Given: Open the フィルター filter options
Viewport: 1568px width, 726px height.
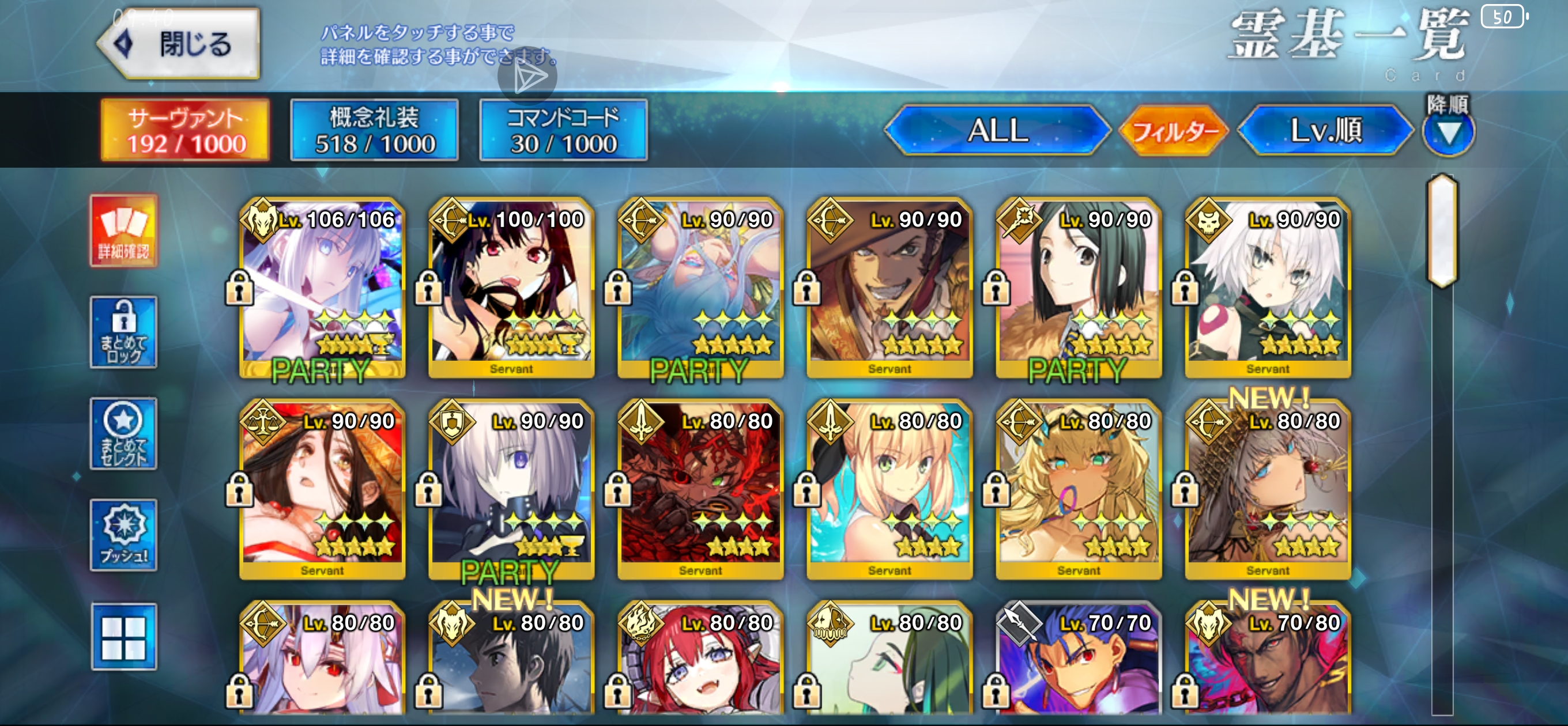Looking at the screenshot, I should pos(1173,130).
